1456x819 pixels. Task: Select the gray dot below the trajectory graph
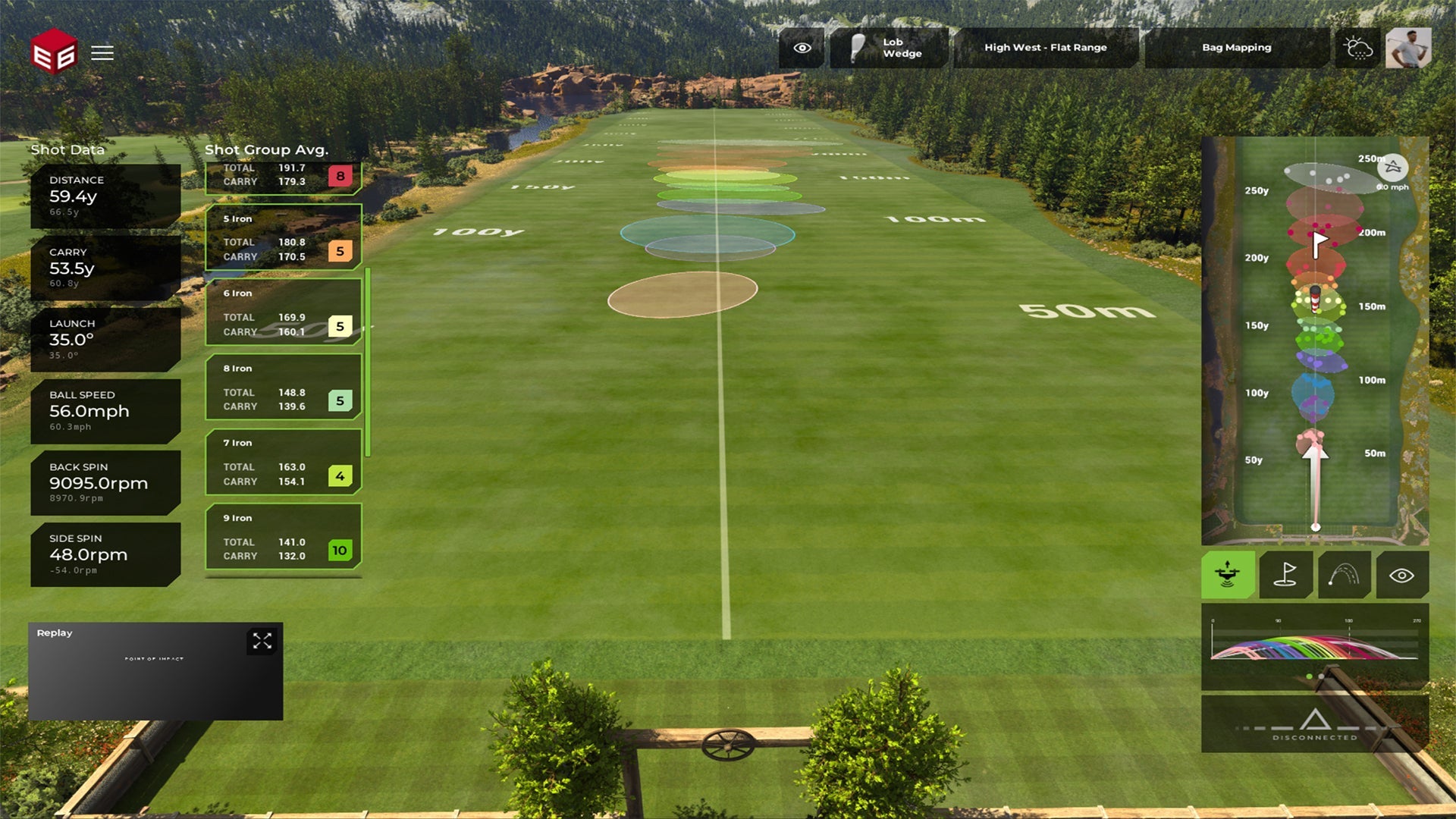1321,676
